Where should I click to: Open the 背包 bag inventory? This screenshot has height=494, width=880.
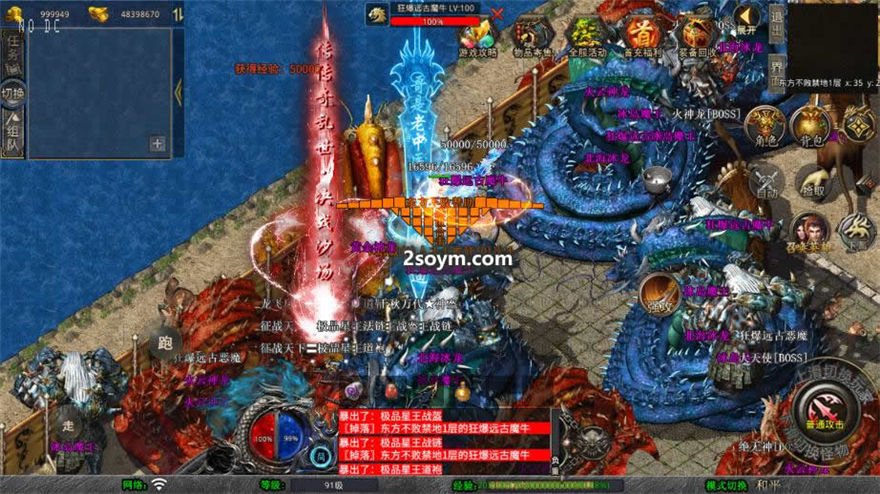click(x=811, y=126)
